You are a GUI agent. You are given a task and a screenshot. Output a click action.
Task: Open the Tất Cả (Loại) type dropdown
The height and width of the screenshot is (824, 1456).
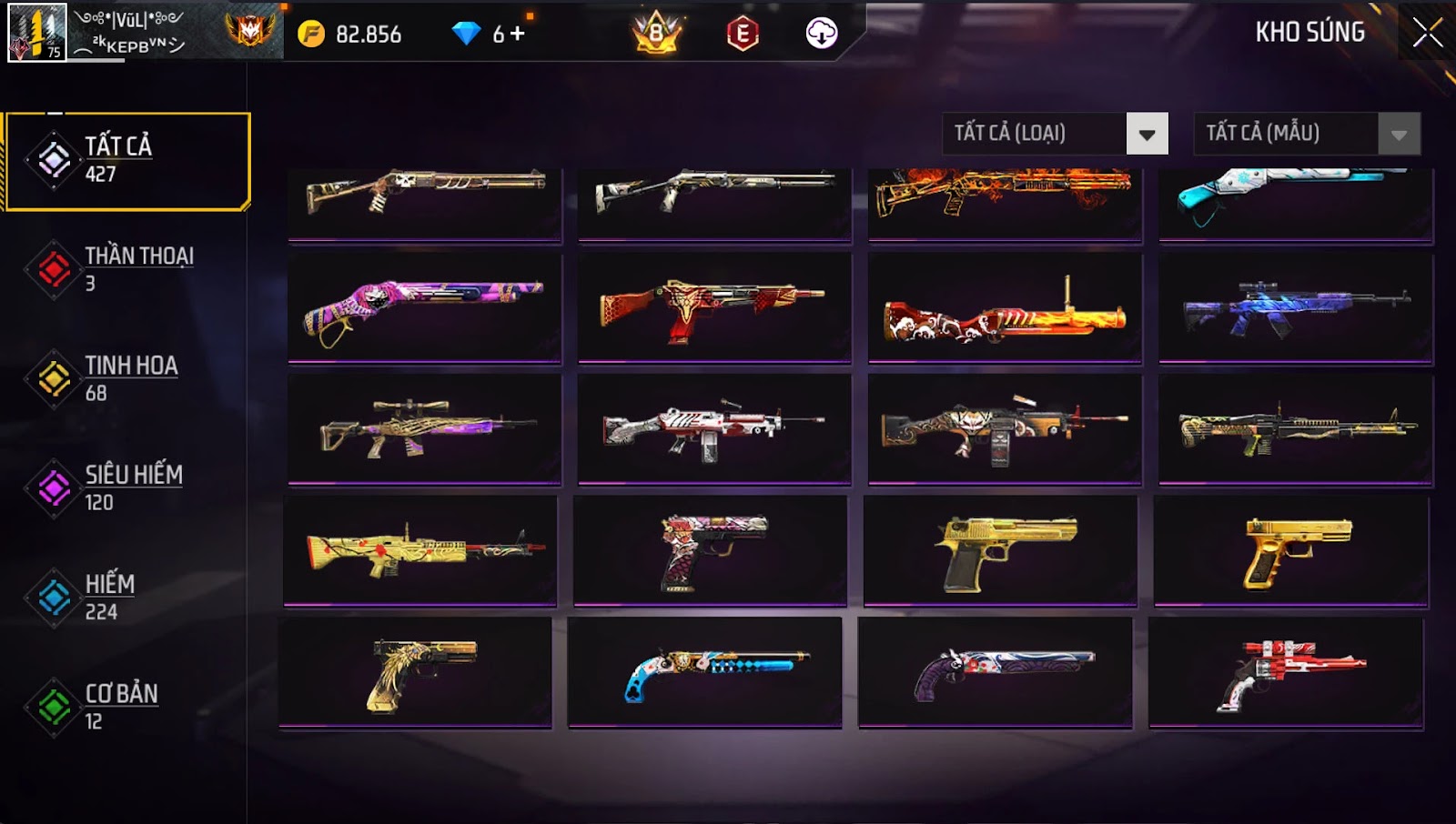[x=1147, y=135]
